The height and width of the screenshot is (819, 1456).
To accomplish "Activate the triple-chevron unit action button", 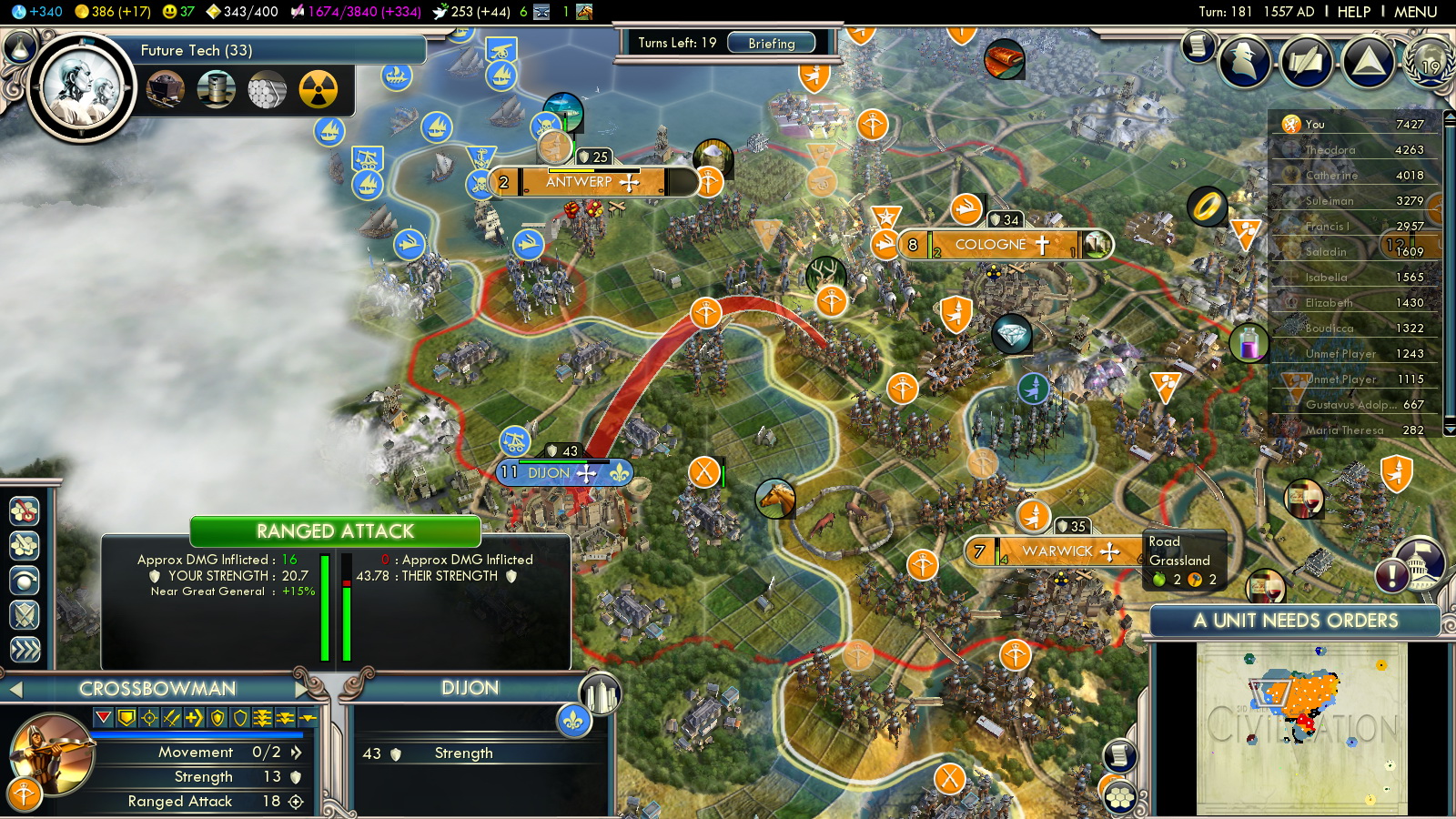I will 25,648.
